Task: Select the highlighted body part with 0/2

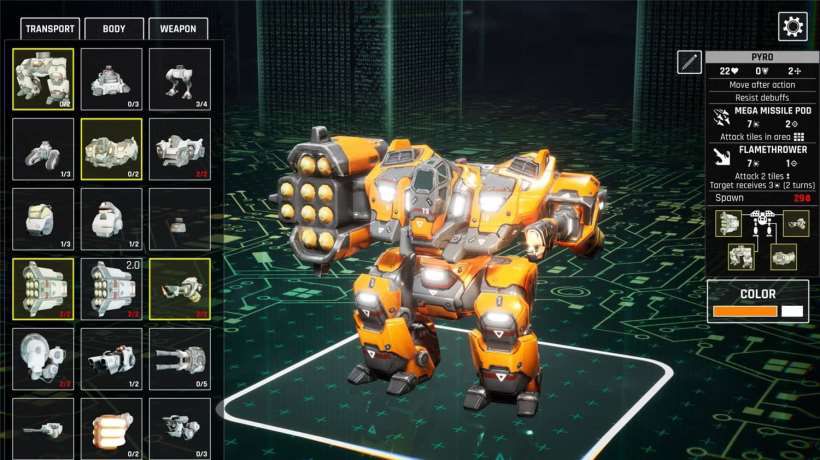Action: (111, 148)
